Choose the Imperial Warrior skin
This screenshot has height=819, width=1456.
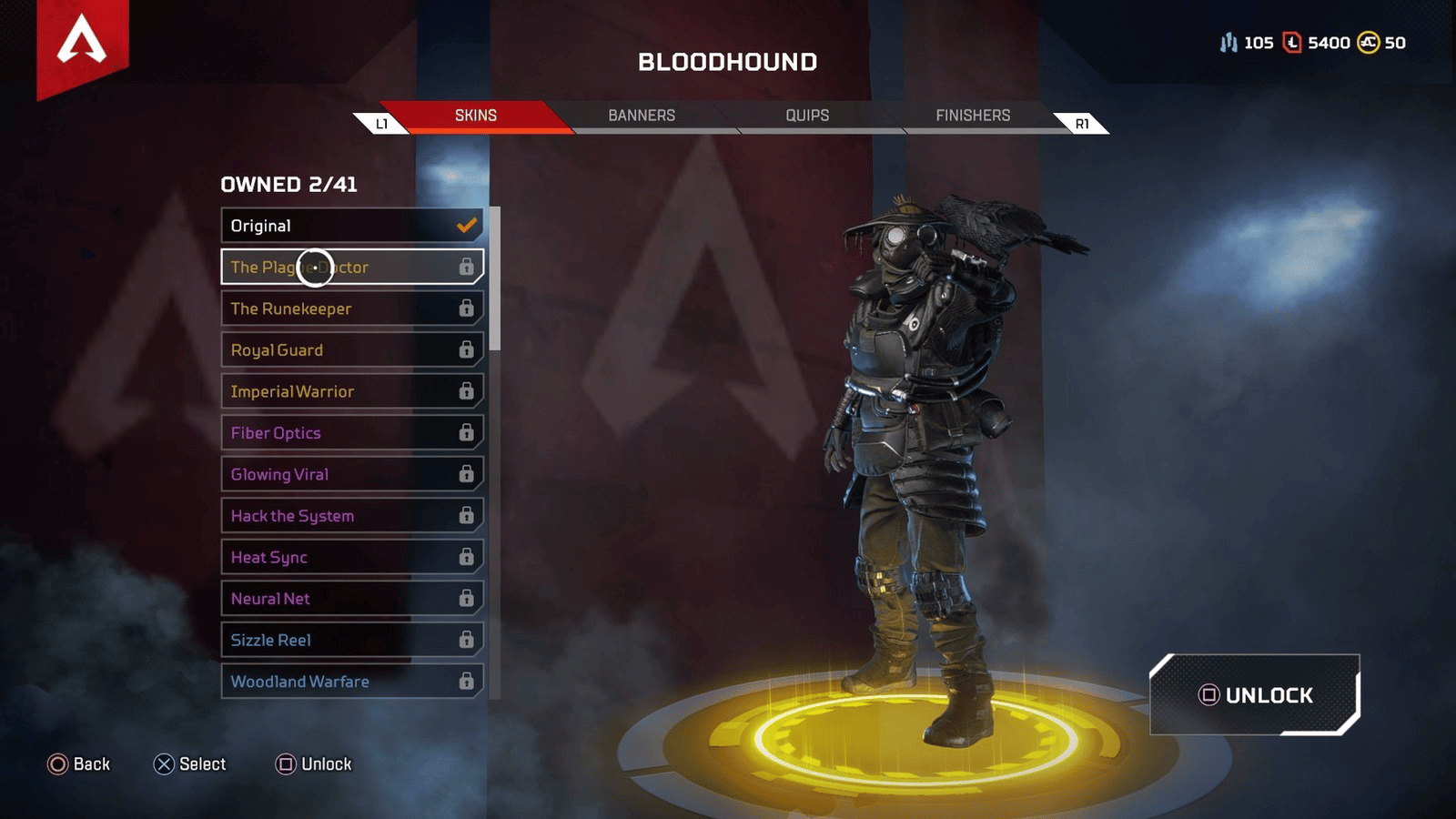point(351,391)
